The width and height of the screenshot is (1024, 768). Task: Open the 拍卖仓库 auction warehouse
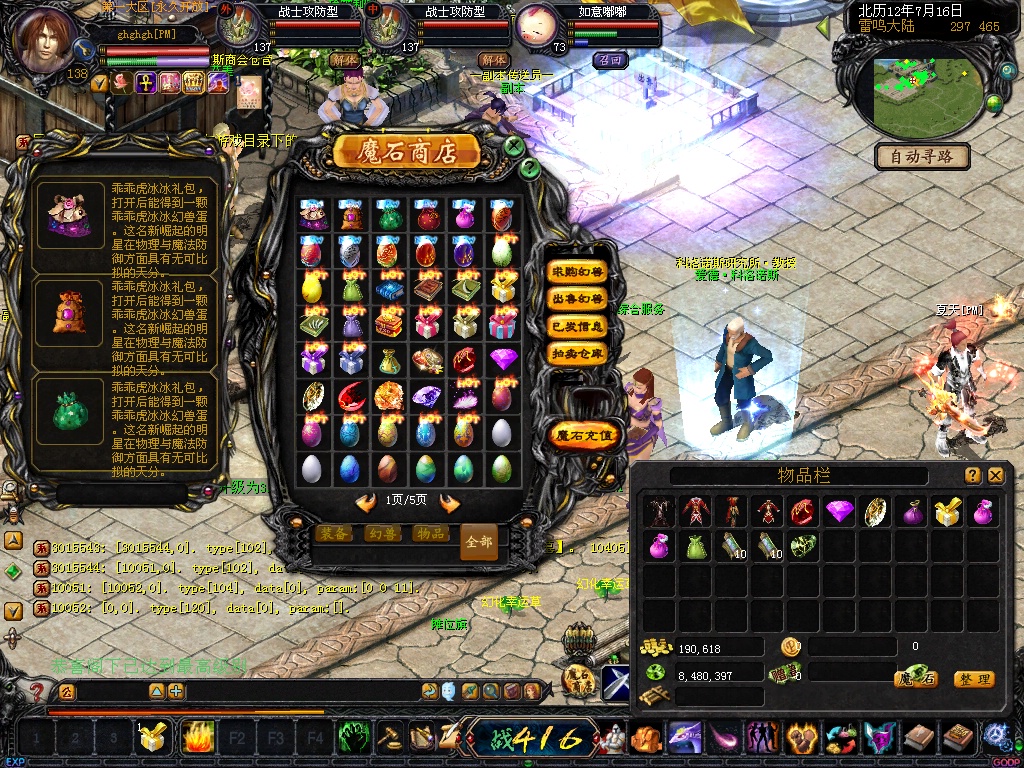(x=578, y=353)
